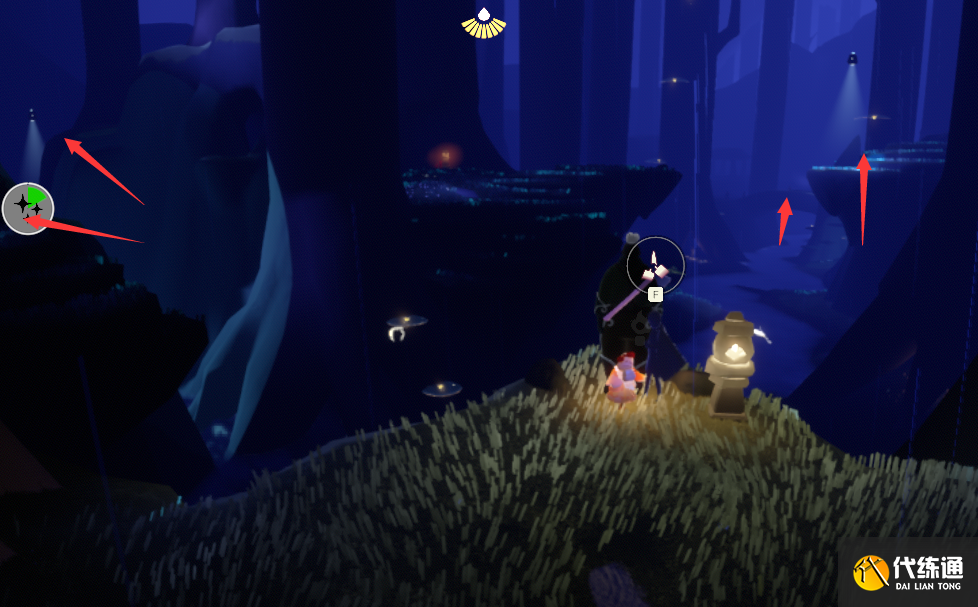
Task: Click the gray sparkle stars circle icon
Action: [27, 208]
